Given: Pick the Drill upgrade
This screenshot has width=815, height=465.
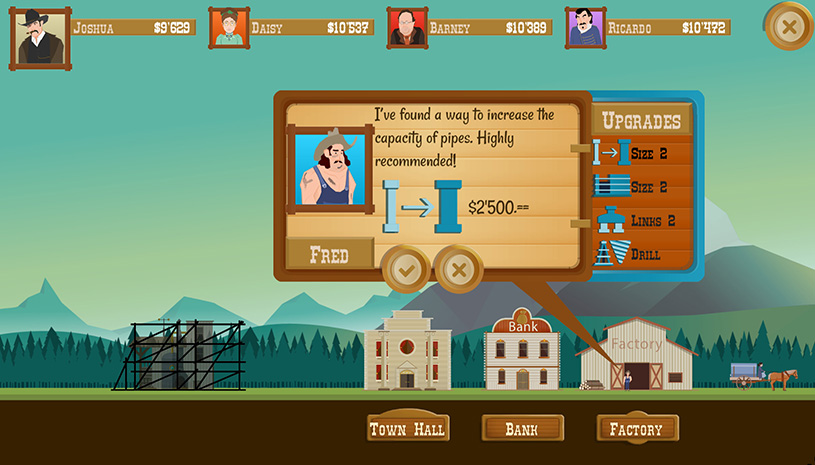Looking at the screenshot, I should click(x=640, y=254).
